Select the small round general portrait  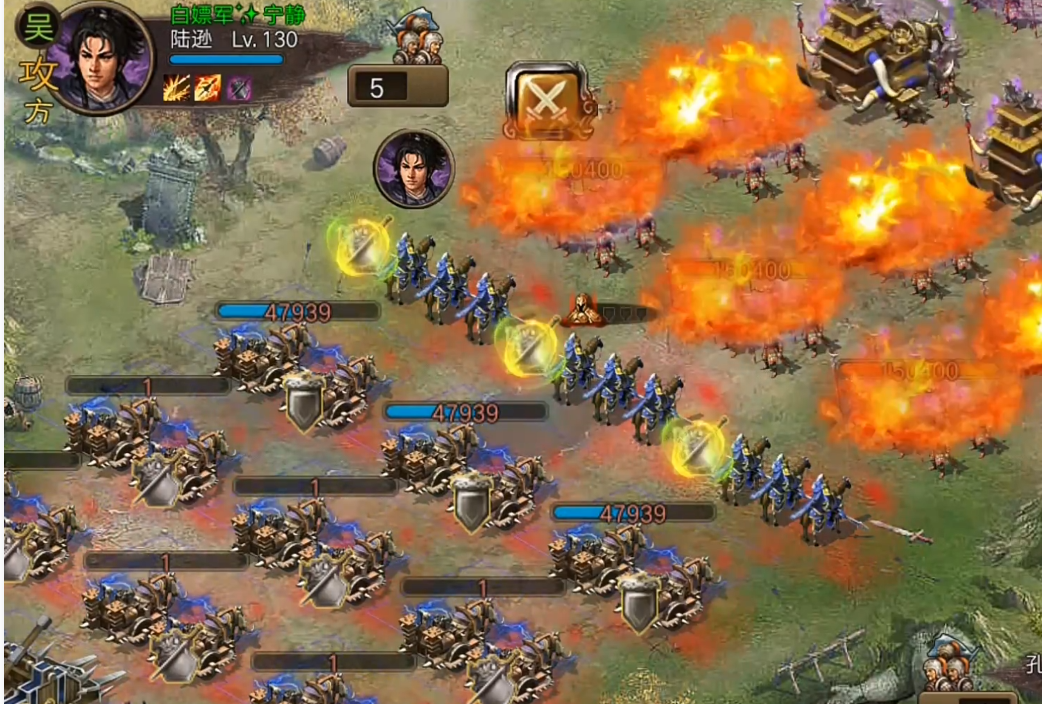point(414,169)
